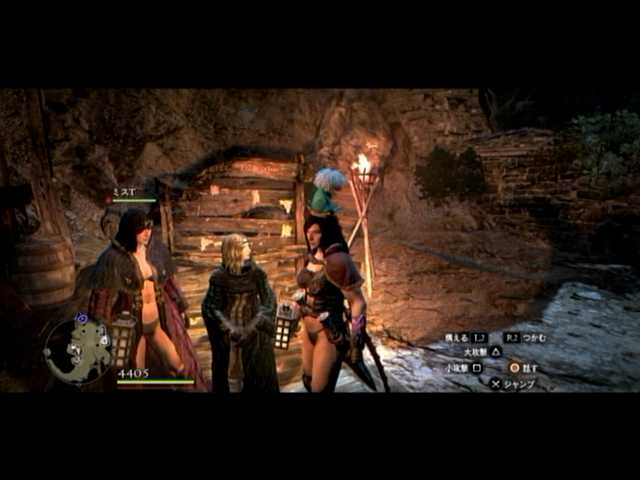
Task: Select the blue quest marker on the minimap
Action: click(82, 319)
